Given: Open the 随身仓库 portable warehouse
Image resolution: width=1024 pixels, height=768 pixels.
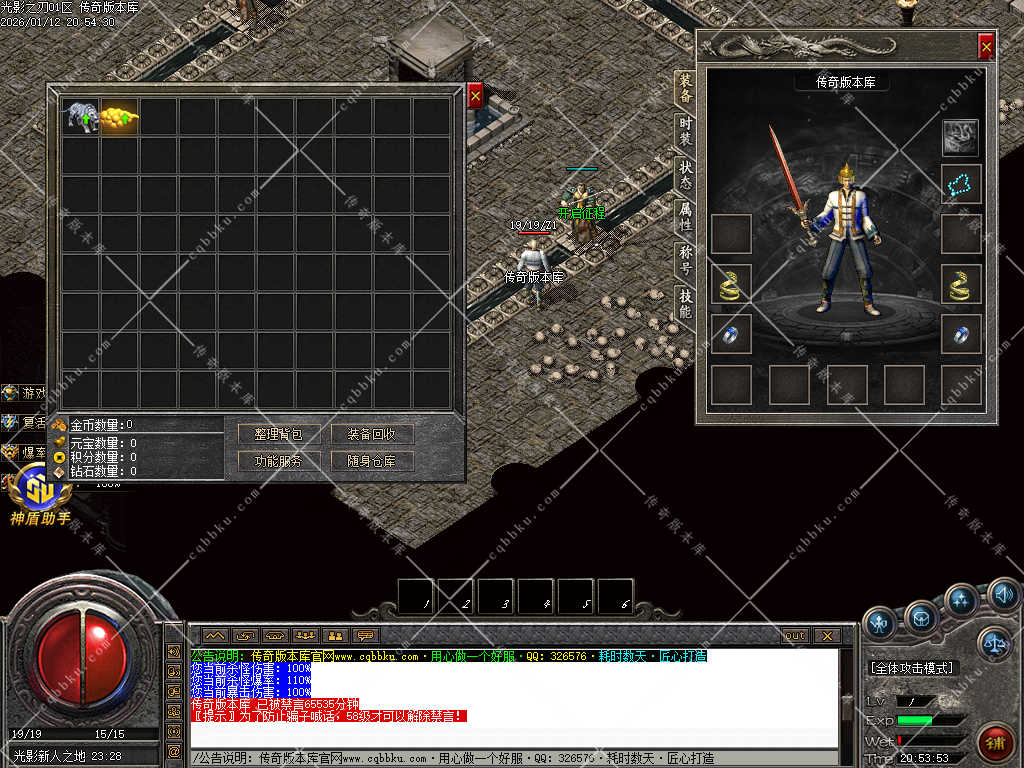Looking at the screenshot, I should 372,461.
